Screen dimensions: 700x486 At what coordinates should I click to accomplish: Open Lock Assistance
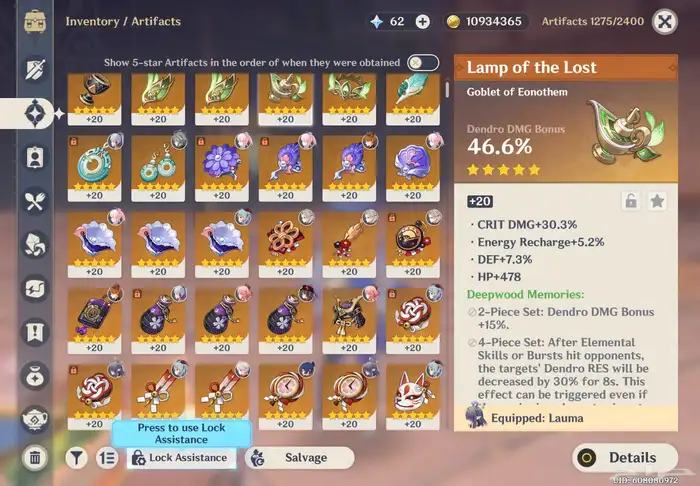[182, 458]
